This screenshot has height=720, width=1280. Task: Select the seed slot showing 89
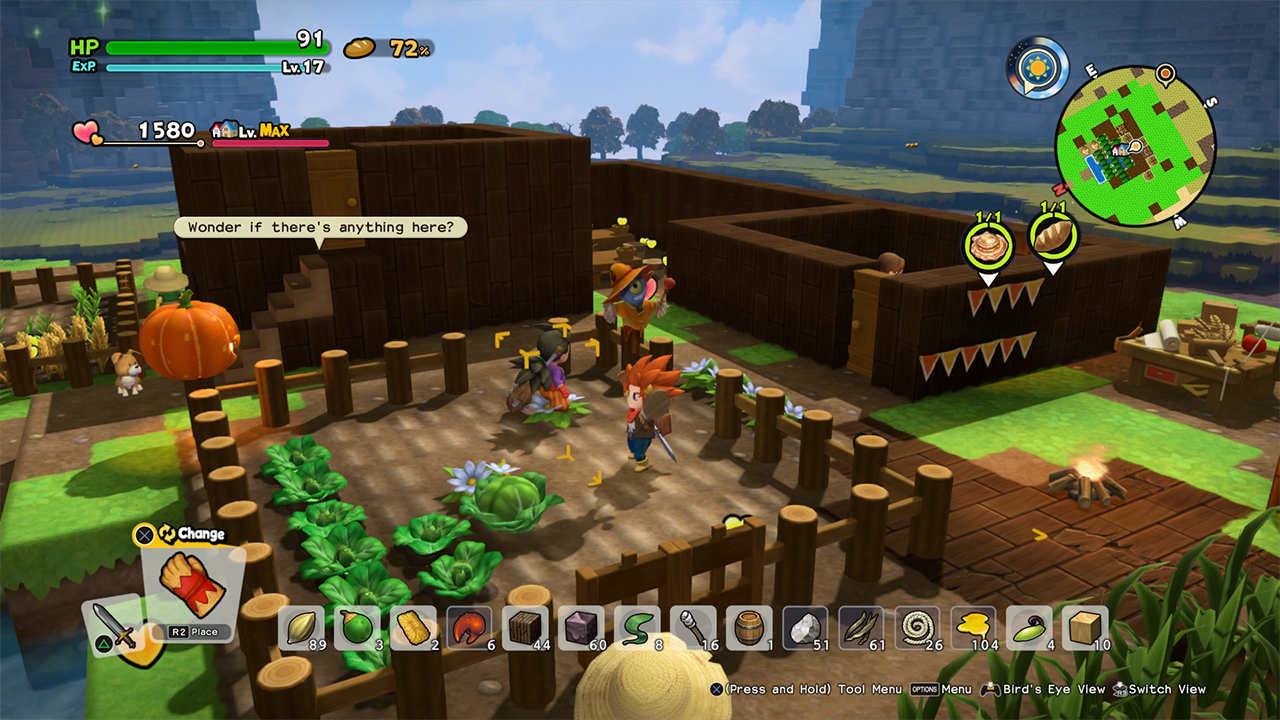click(x=302, y=628)
